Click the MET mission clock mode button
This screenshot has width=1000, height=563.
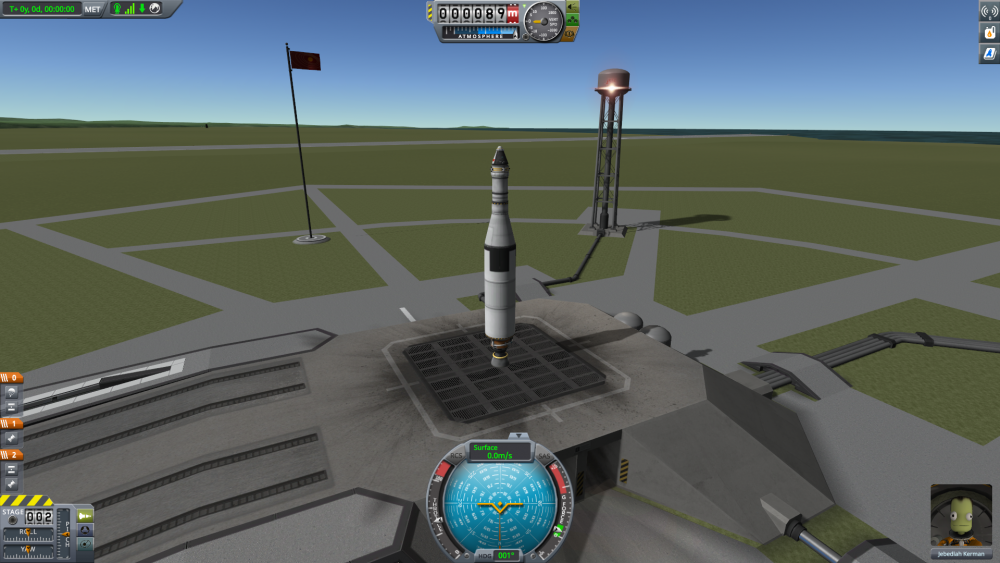click(x=93, y=9)
